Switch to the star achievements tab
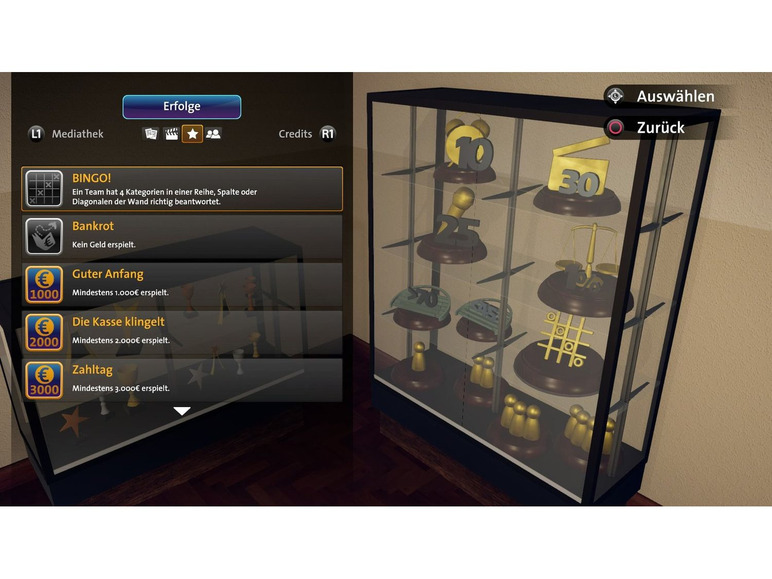Viewport: 772px width, 579px height. tap(192, 133)
